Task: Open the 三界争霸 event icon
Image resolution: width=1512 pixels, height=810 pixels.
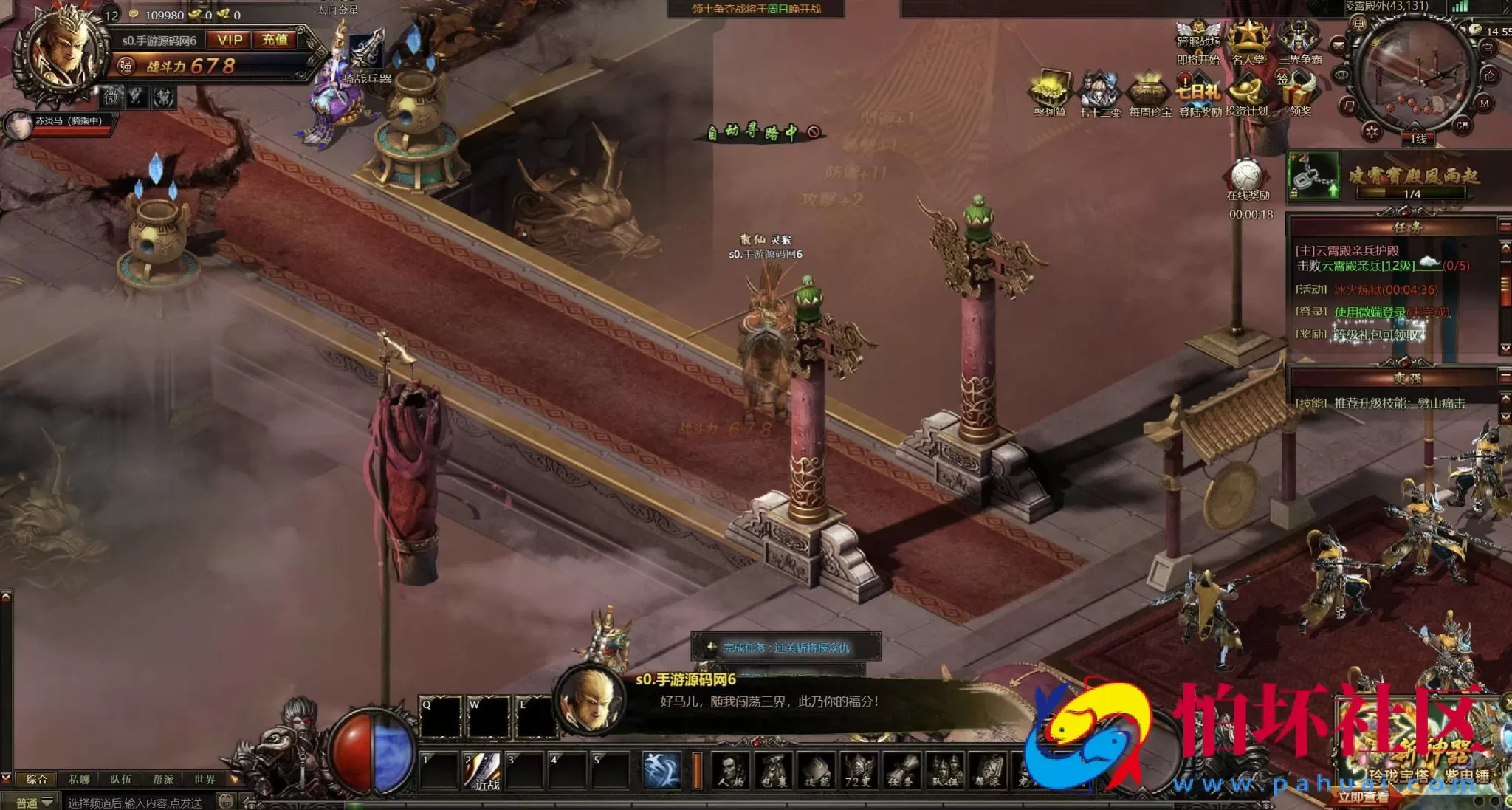Action: pos(1299,43)
